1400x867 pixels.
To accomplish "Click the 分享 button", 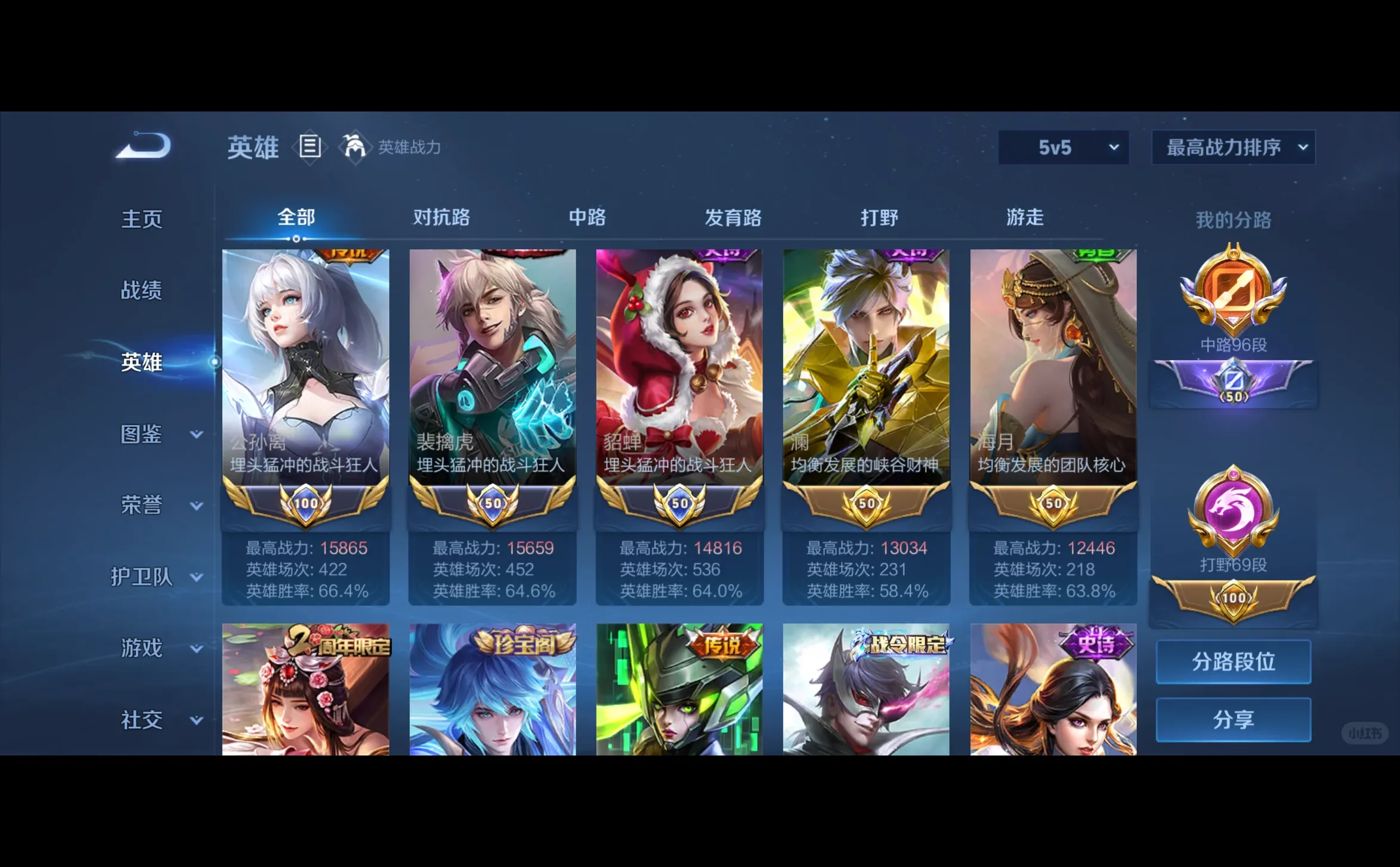I will (1233, 719).
